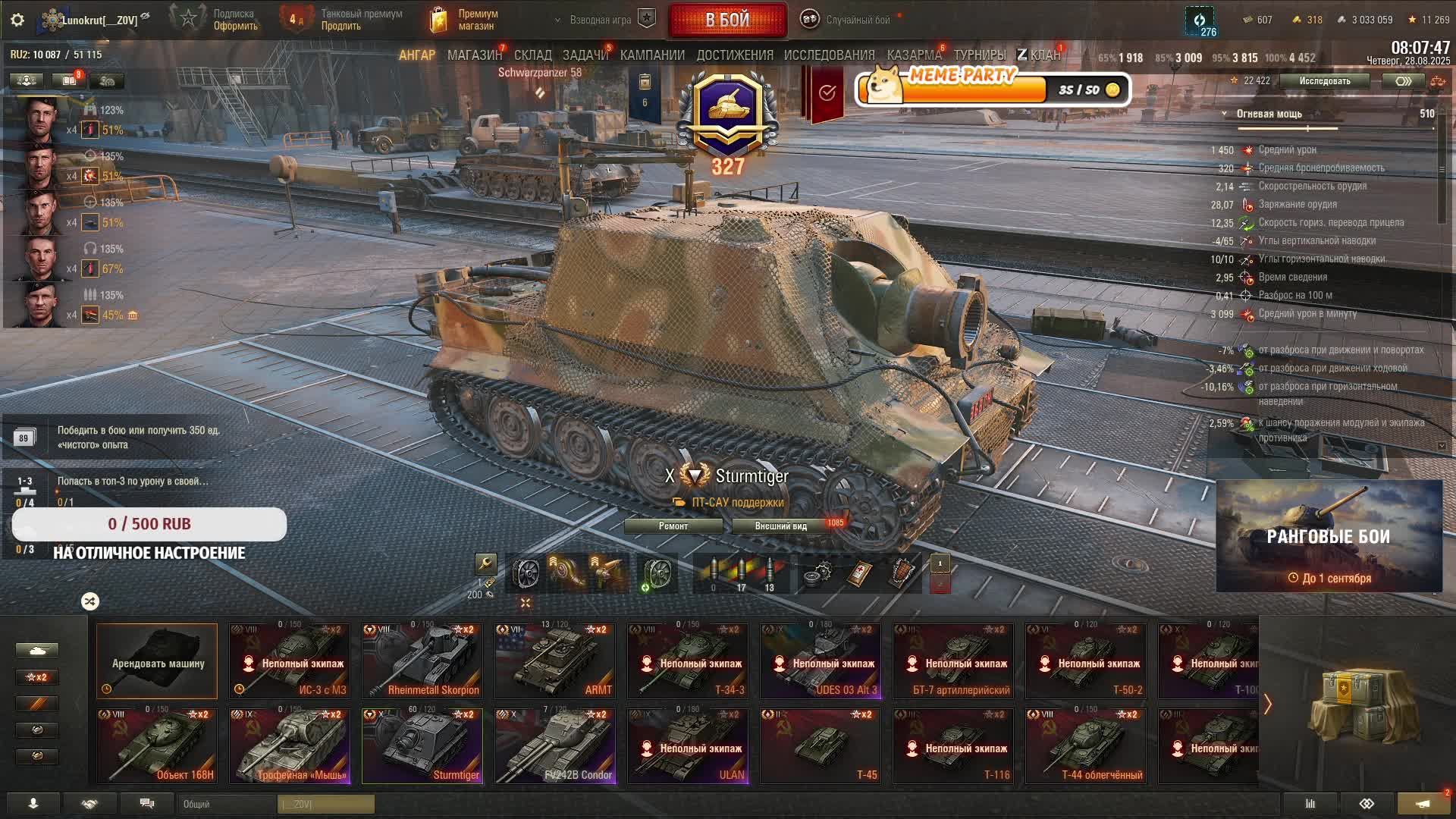This screenshot has width=1456, height=819.
Task: Go to the ЗАДАЧИ tab
Action: point(585,55)
